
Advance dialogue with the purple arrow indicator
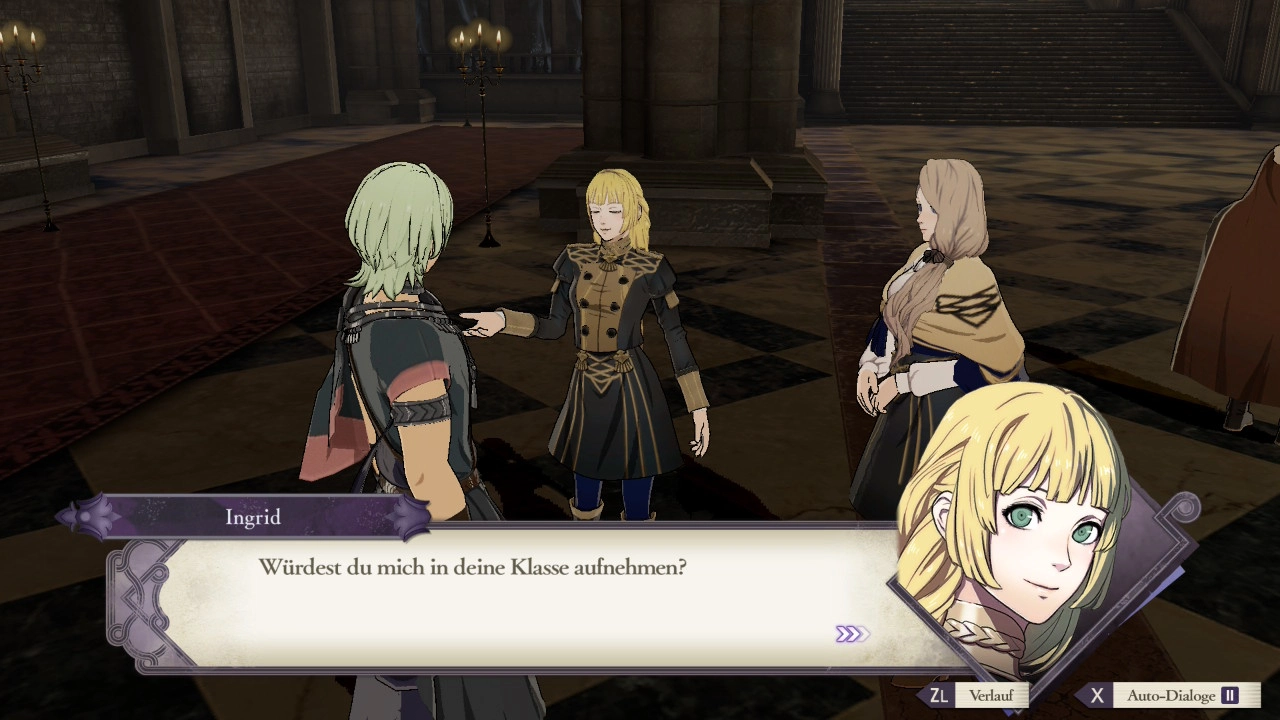pyautogui.click(x=852, y=634)
